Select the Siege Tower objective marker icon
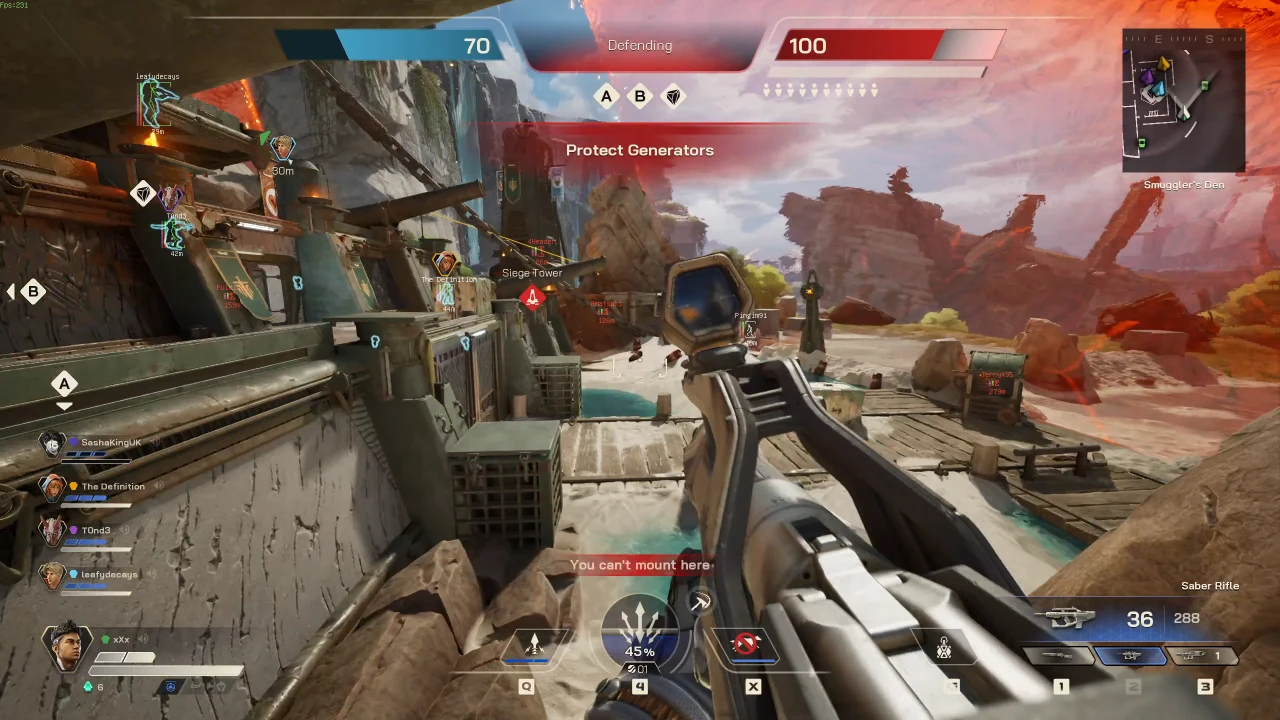The height and width of the screenshot is (720, 1280). click(x=533, y=296)
